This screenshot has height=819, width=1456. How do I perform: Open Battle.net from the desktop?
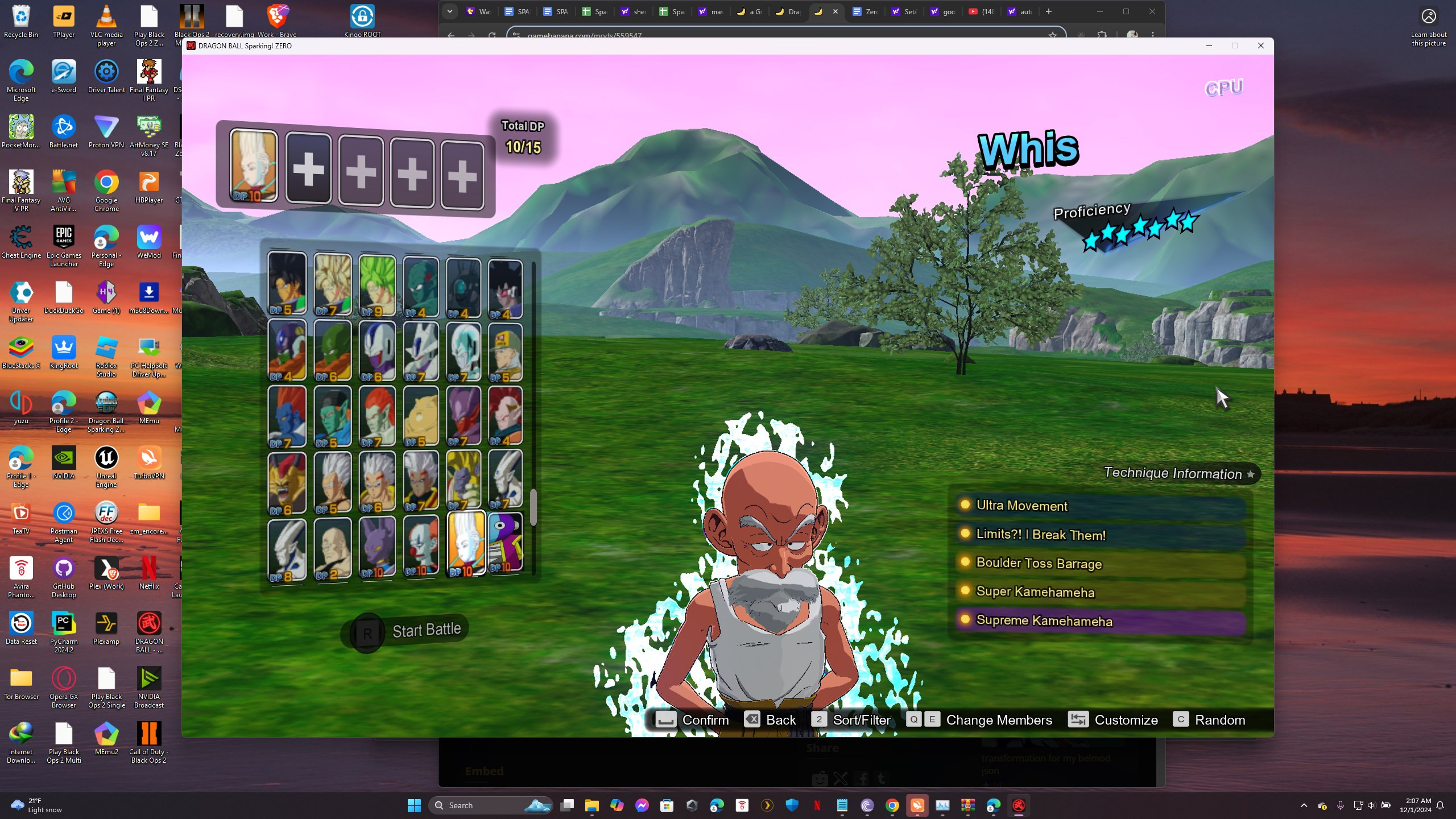click(64, 126)
